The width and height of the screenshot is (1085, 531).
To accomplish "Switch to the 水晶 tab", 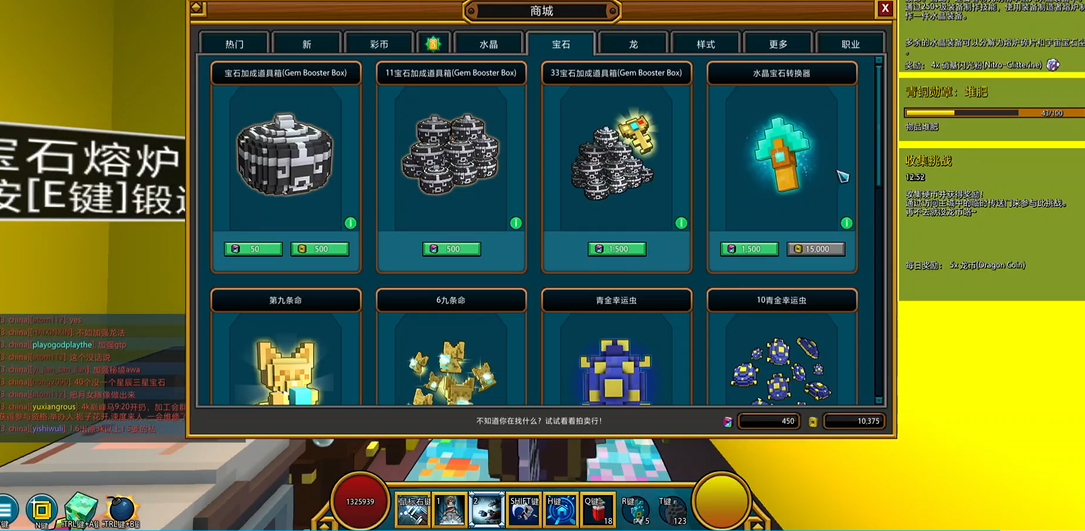I will pos(488,44).
